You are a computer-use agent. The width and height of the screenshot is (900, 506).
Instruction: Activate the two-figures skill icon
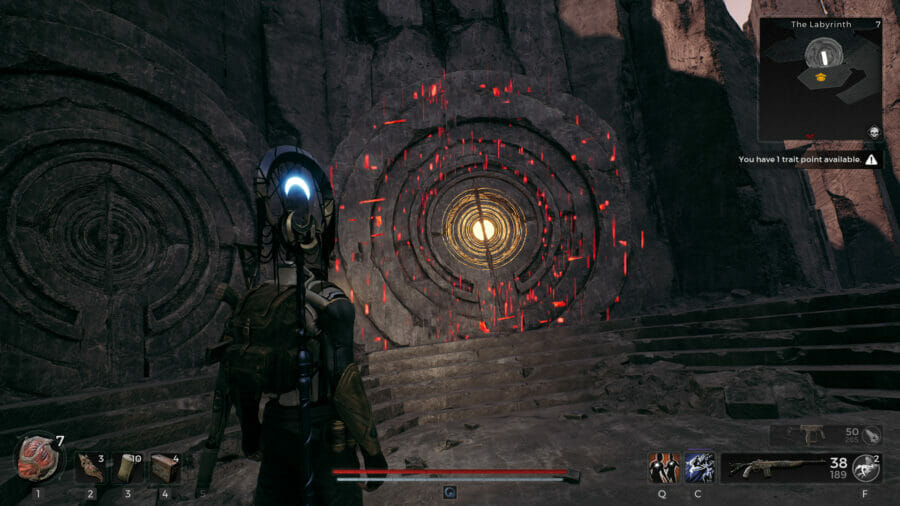point(663,467)
